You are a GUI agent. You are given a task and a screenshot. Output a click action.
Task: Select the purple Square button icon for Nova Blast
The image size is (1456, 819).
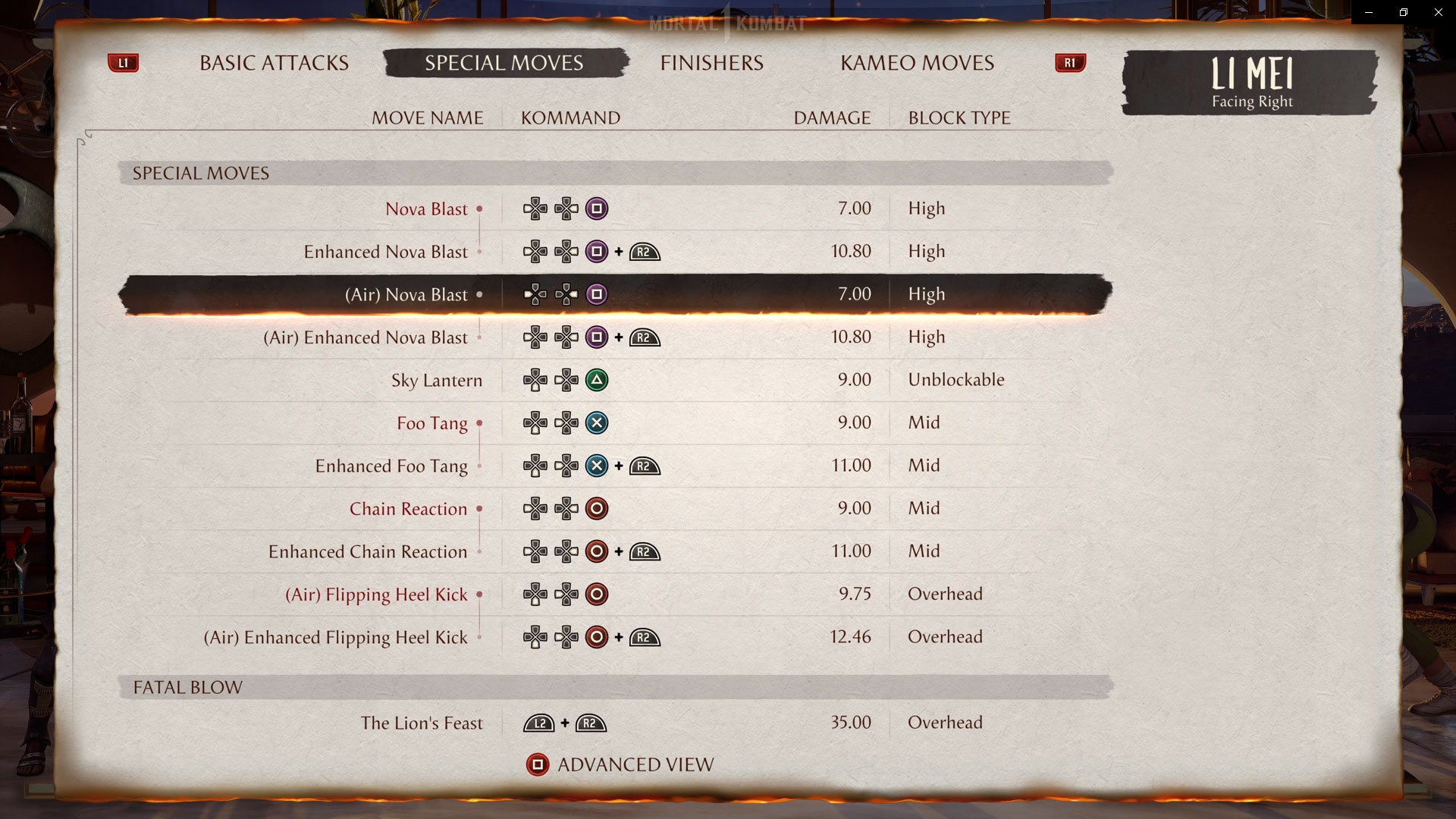click(596, 209)
